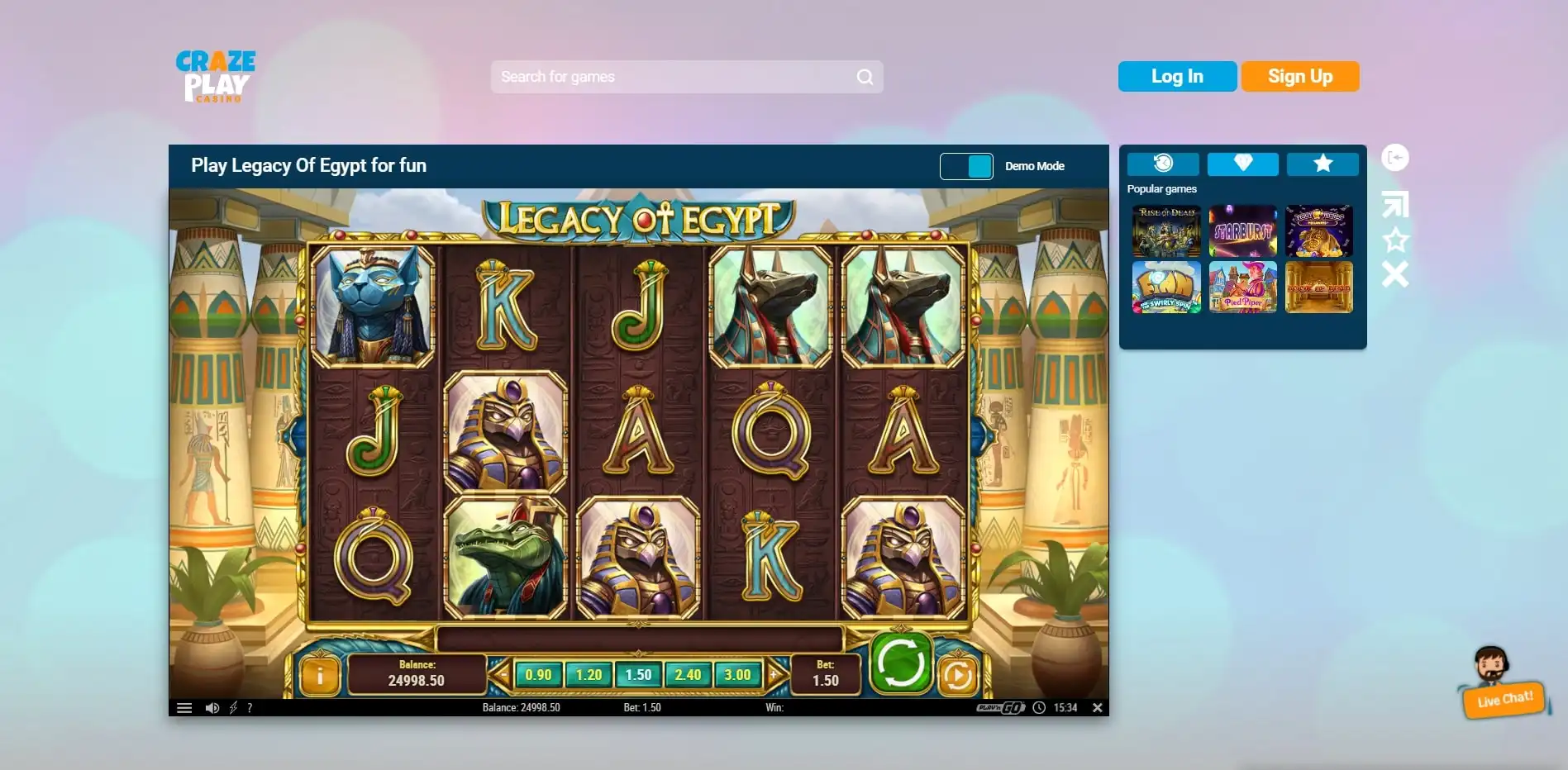
Task: Choose the 2.40 bet amount
Action: [688, 675]
